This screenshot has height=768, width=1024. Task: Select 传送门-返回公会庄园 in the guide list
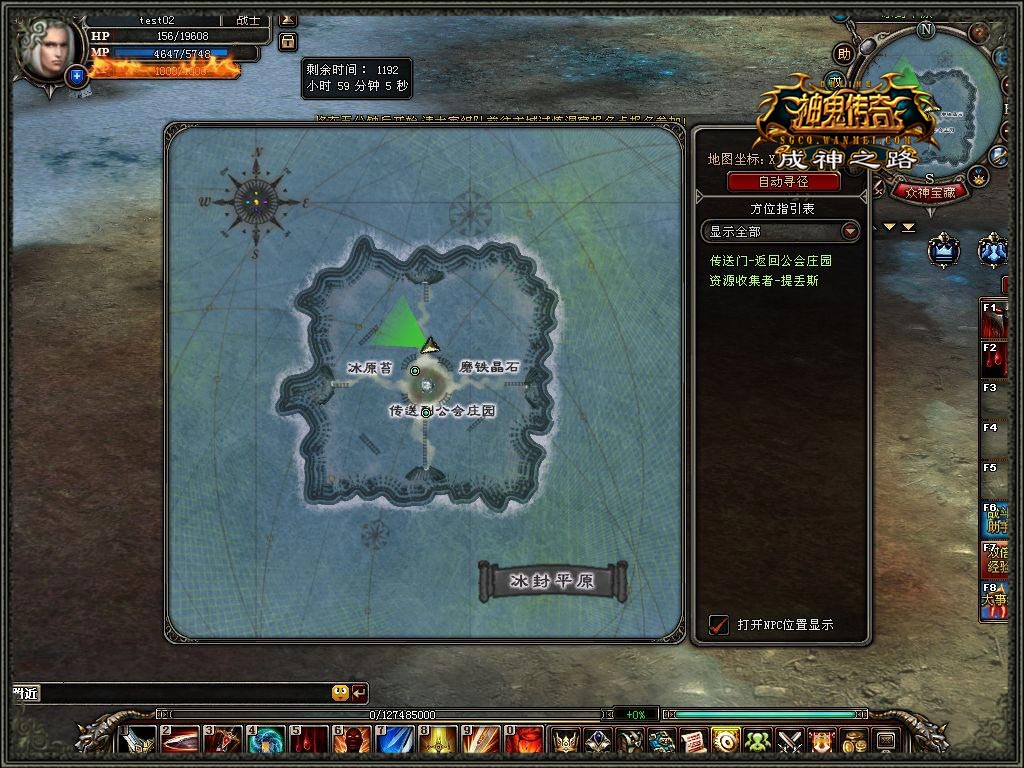pyautogui.click(x=771, y=261)
